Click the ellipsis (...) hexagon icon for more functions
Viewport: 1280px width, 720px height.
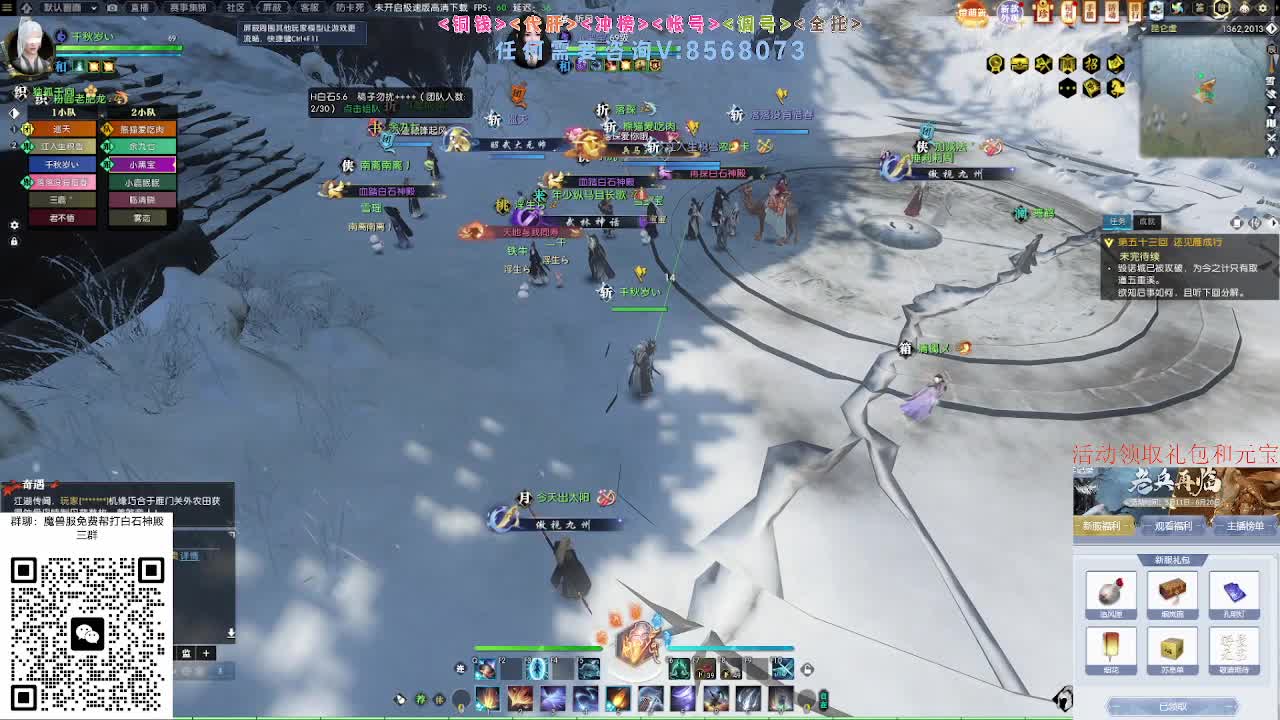pos(1067,88)
